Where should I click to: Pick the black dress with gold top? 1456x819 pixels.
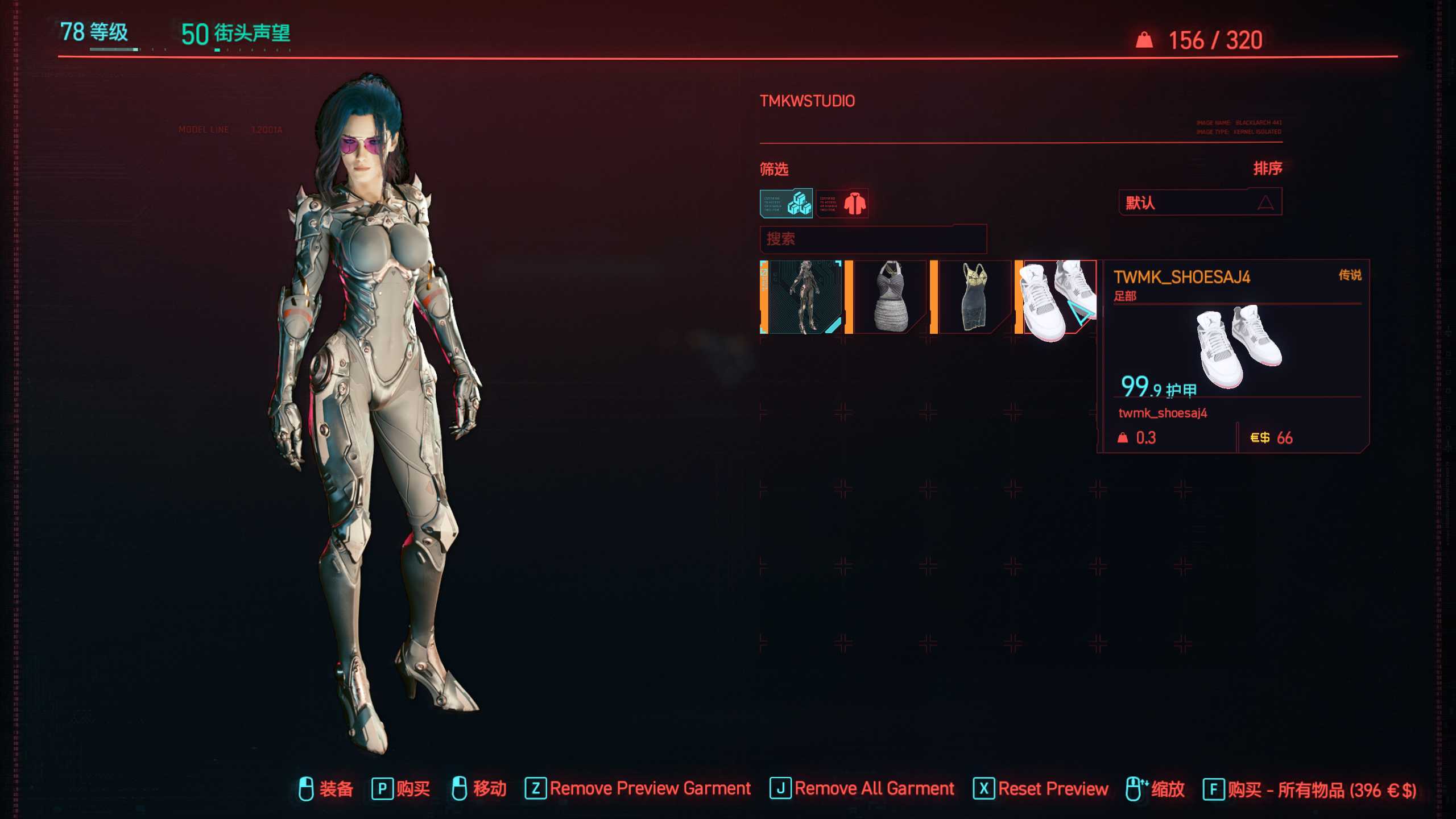coord(973,297)
